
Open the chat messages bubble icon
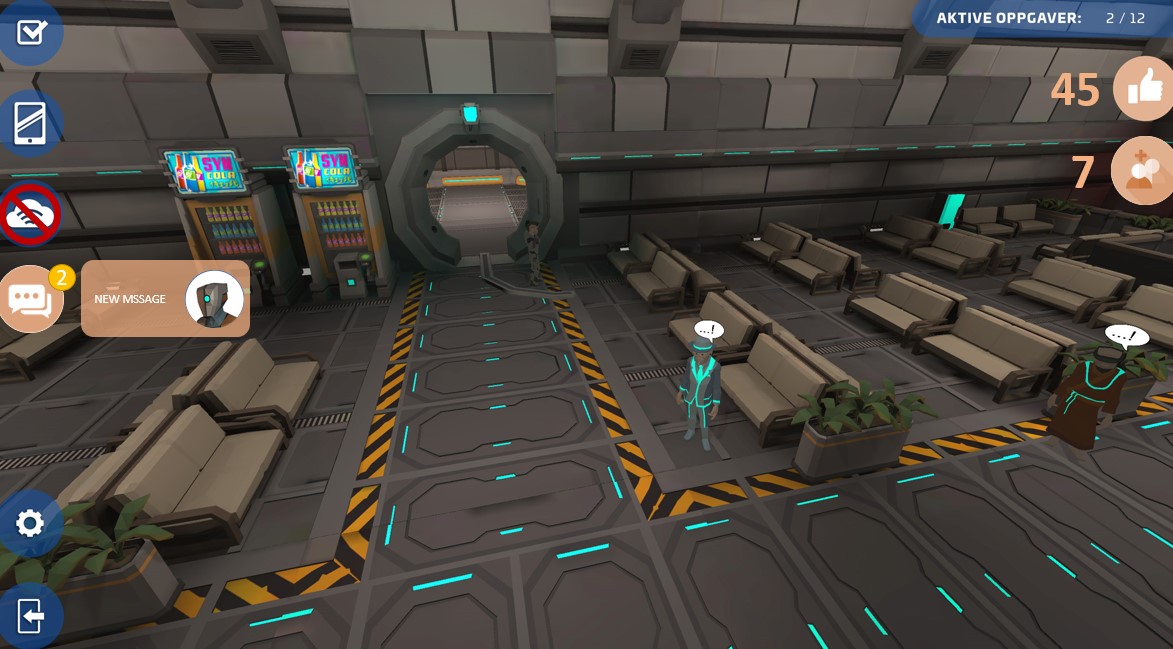click(30, 299)
